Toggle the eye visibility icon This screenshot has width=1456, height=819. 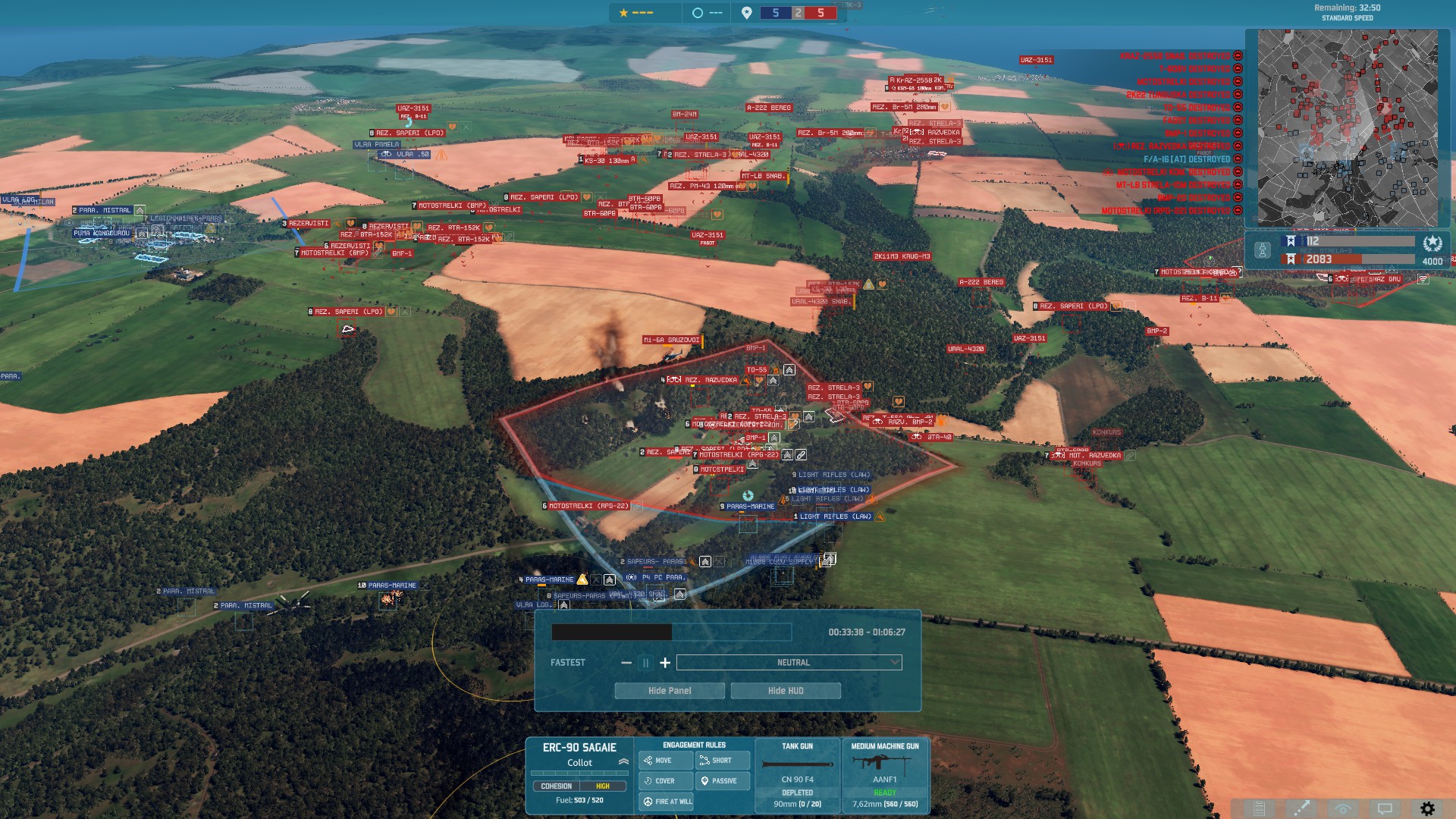(1343, 809)
